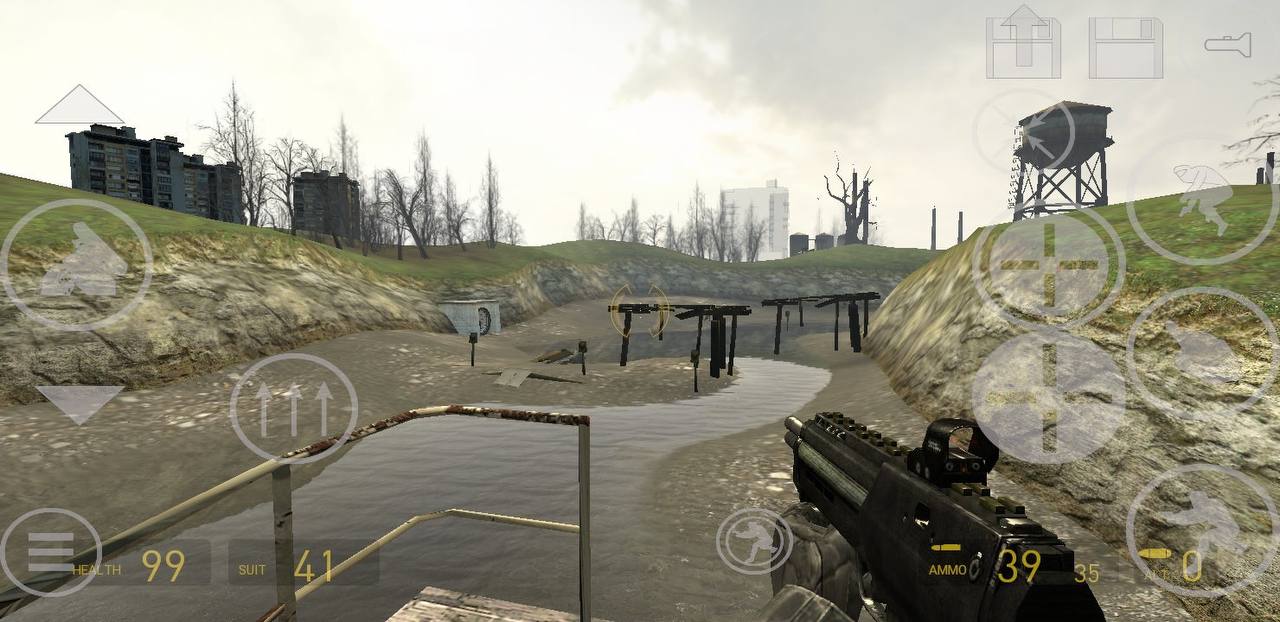Tap the figure button over the alt ammo

pyautogui.click(x=1201, y=530)
